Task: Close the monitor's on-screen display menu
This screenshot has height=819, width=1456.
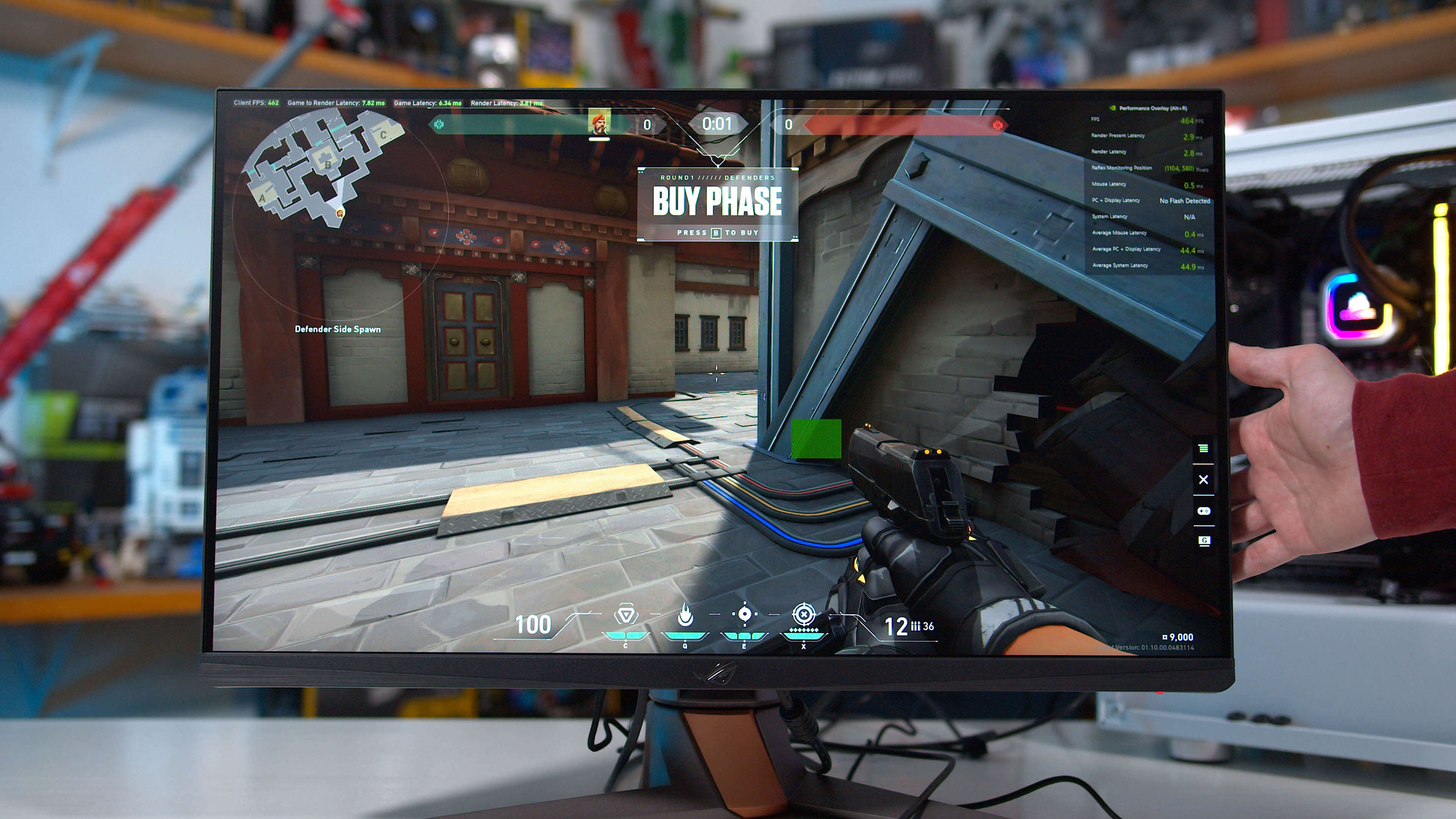Action: [1203, 480]
